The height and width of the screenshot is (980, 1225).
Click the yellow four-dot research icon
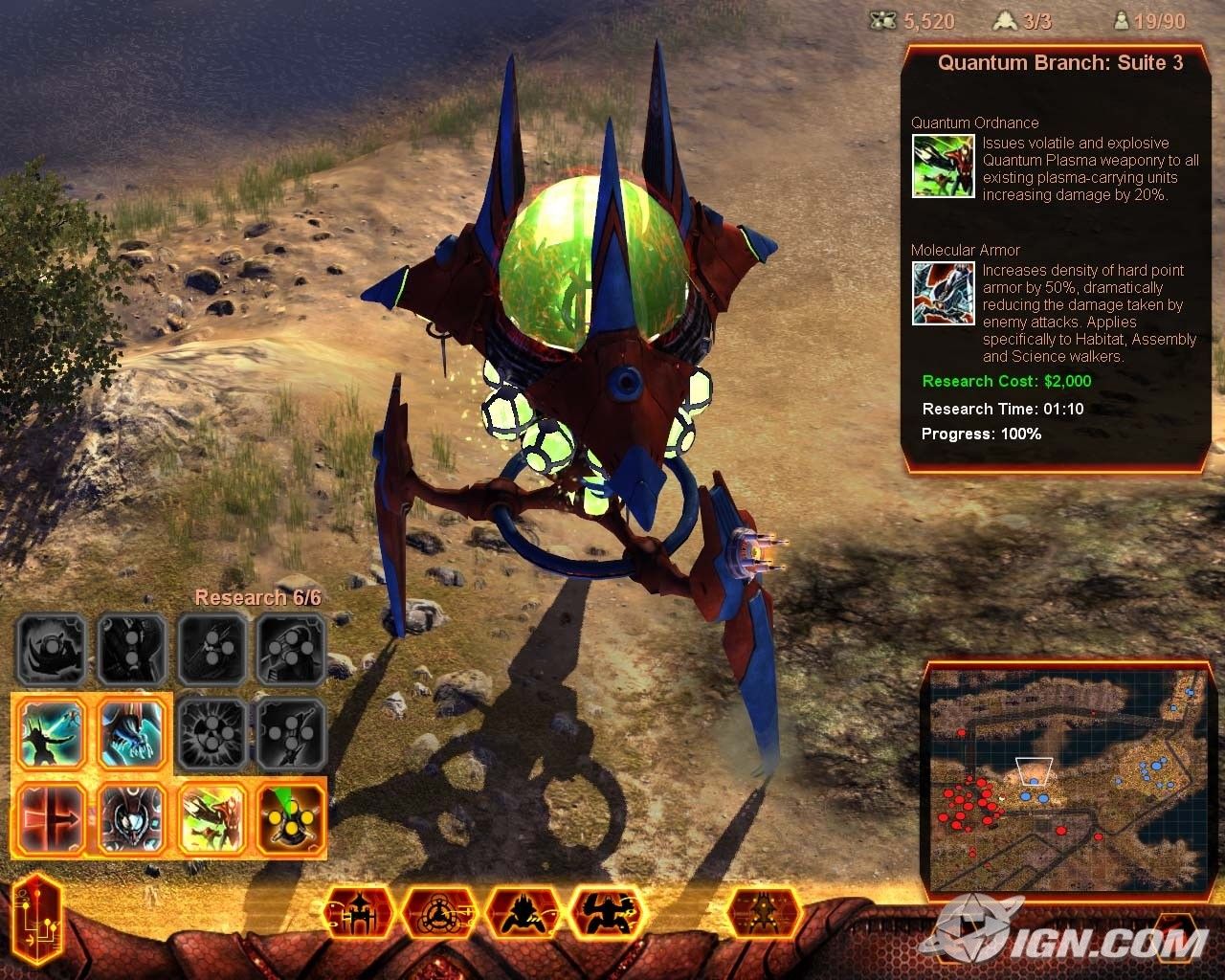tap(291, 819)
